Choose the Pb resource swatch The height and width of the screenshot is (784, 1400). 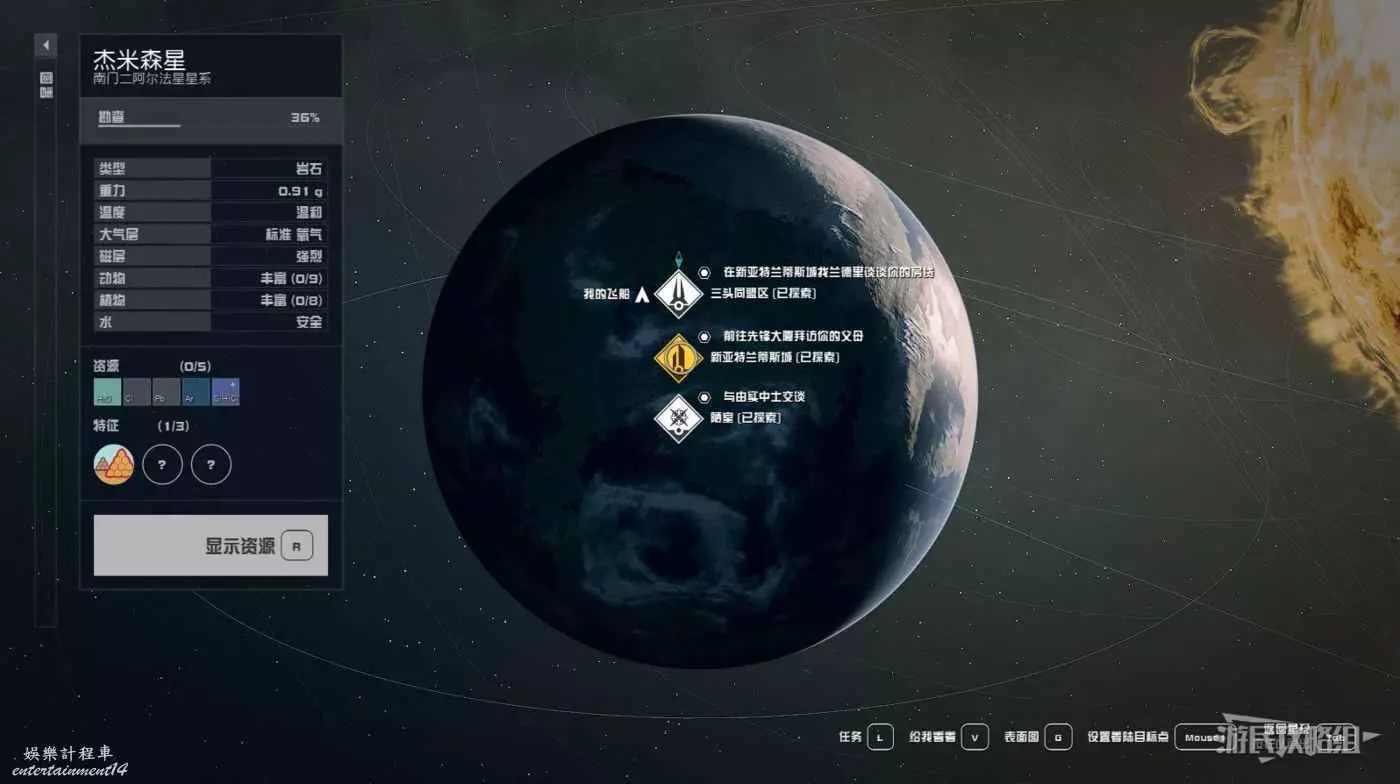166,392
